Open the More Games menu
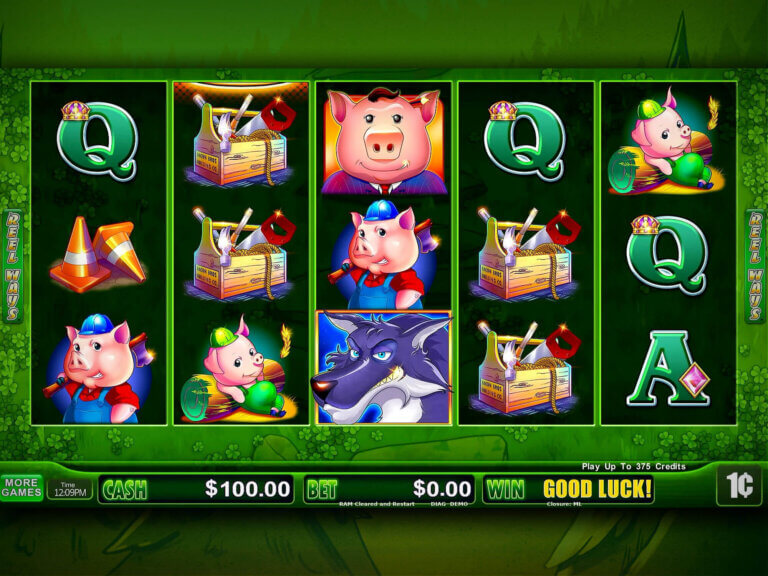Screen dimensions: 768x576 [x=22, y=488]
